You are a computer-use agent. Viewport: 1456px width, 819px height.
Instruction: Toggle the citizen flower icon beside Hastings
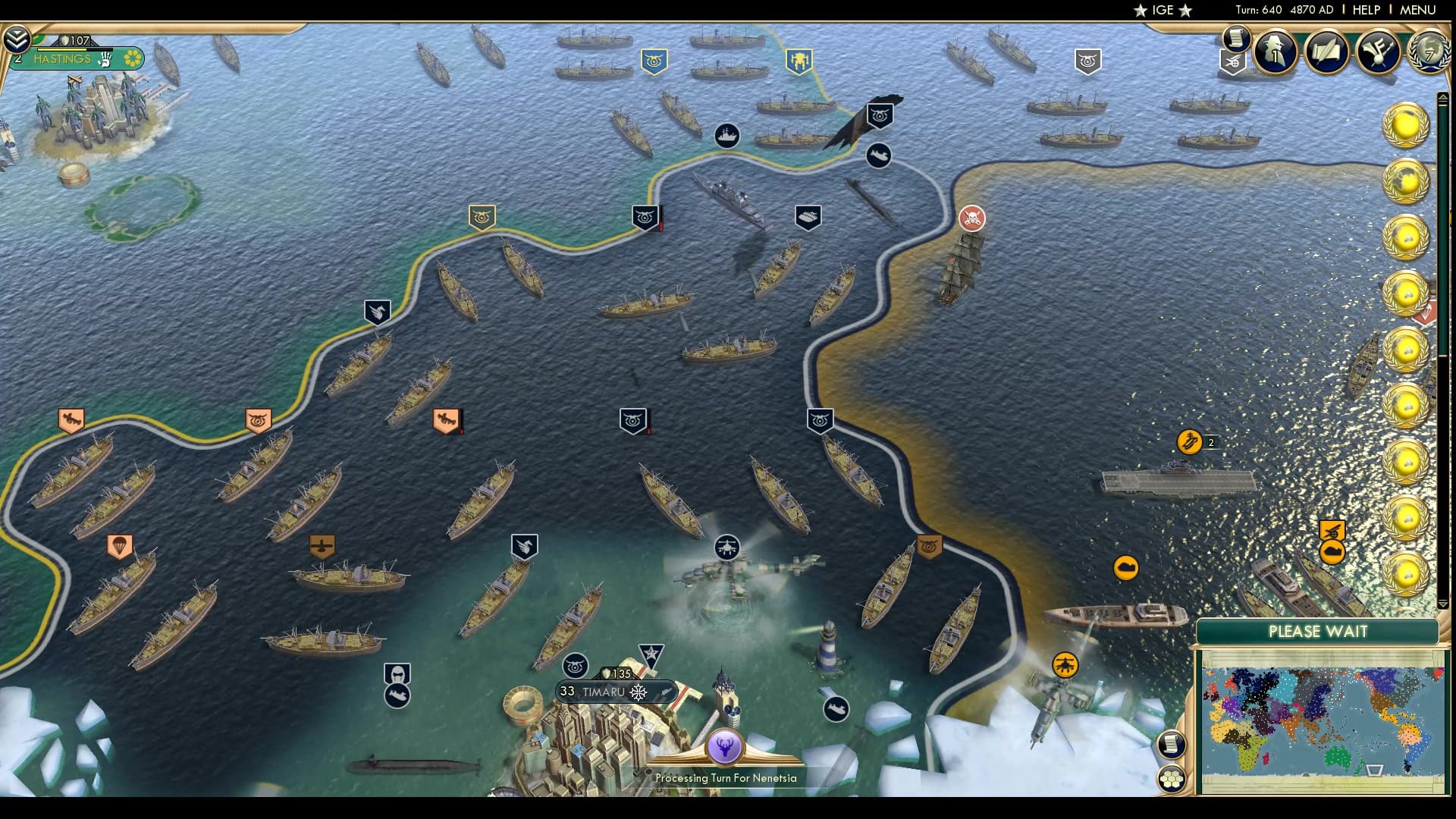pos(133,60)
